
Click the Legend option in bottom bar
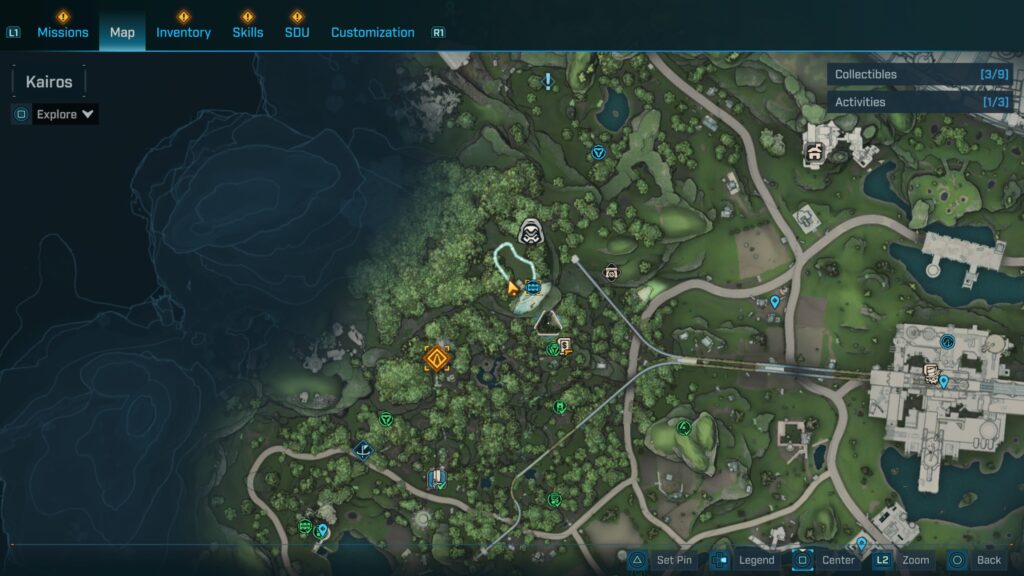coord(745,560)
